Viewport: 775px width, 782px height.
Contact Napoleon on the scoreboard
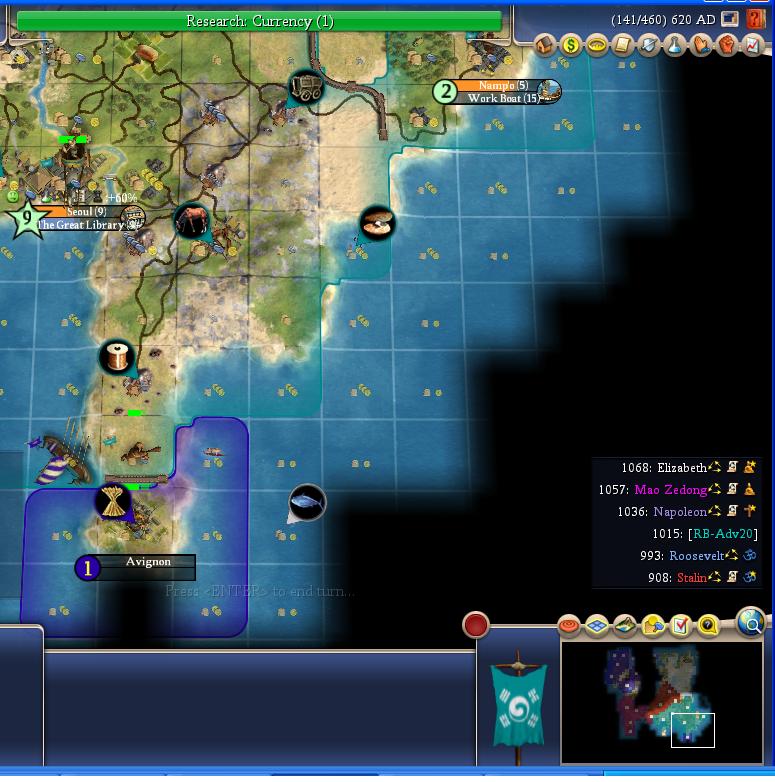pos(680,511)
